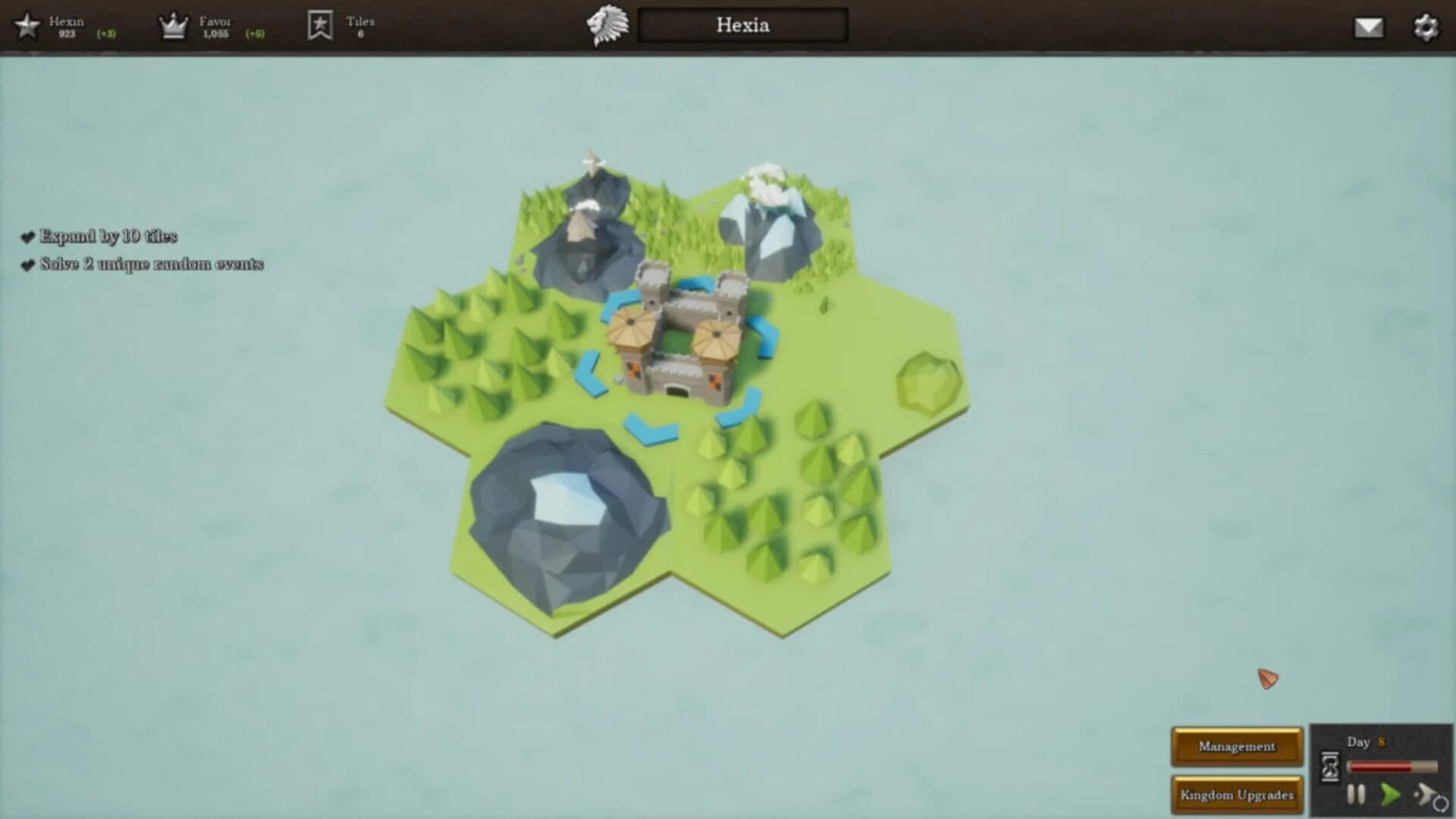Click the Hexin star resource icon
1456x819 pixels.
tap(28, 24)
